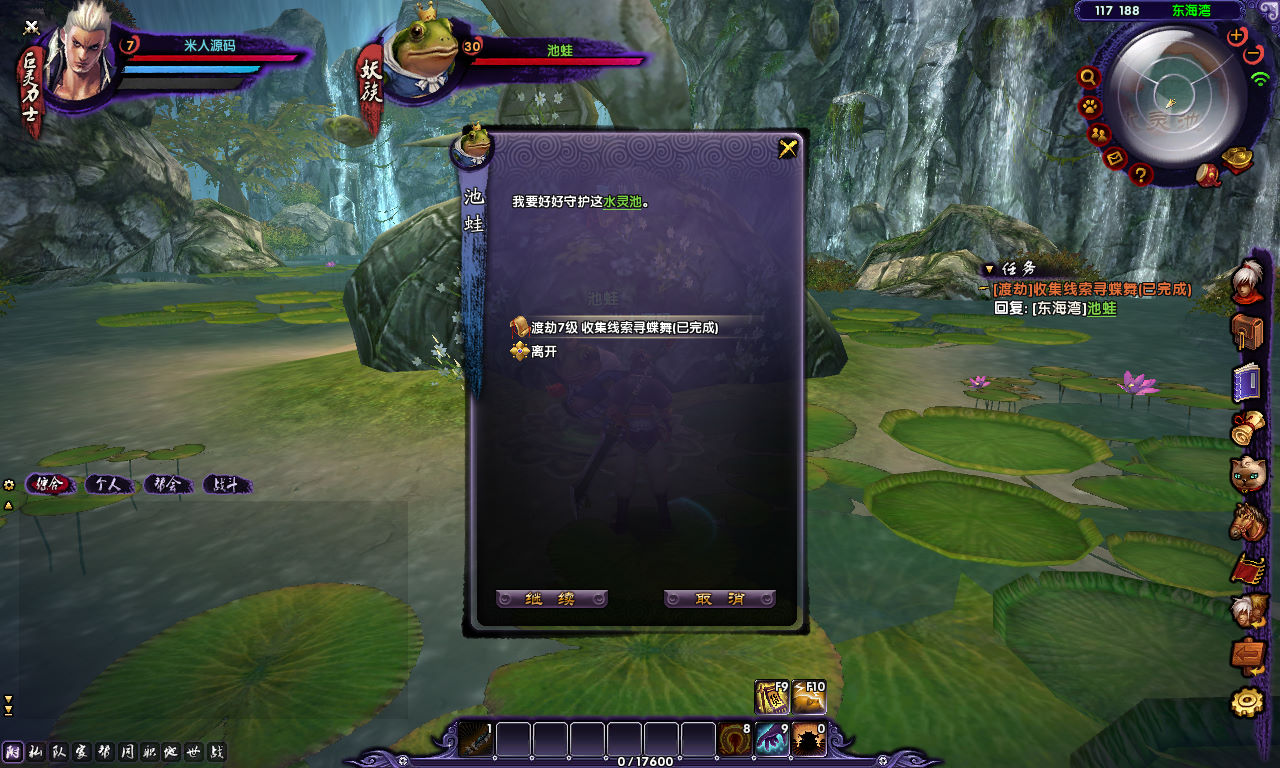The width and height of the screenshot is (1280, 768).
Task: Follow the 水灵池 link in dialogue text
Action: click(622, 201)
